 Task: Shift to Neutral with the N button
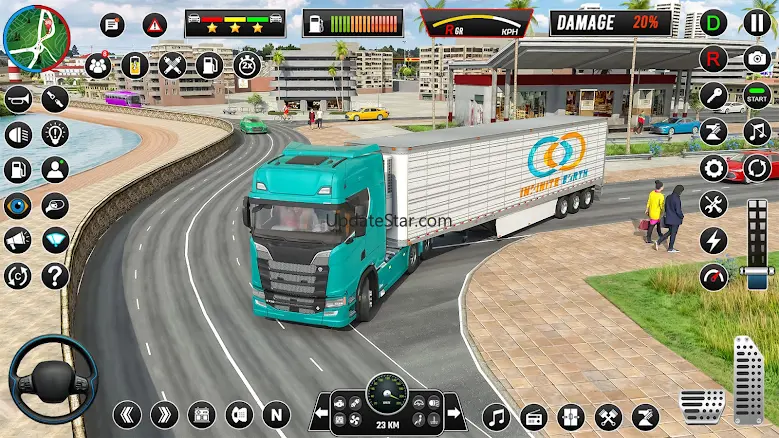point(275,414)
